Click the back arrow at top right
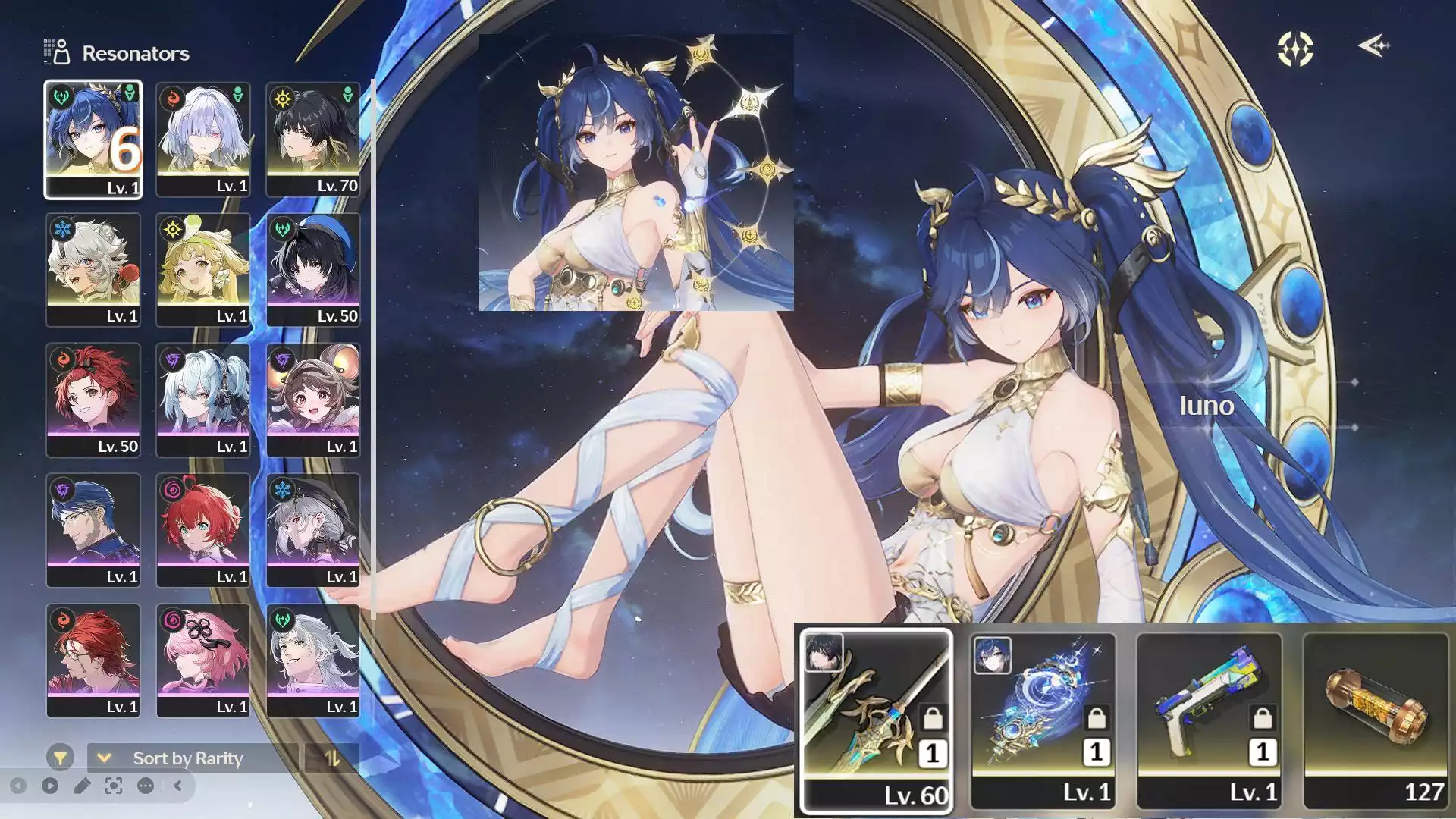Screen dimensions: 1456x819 (1373, 46)
